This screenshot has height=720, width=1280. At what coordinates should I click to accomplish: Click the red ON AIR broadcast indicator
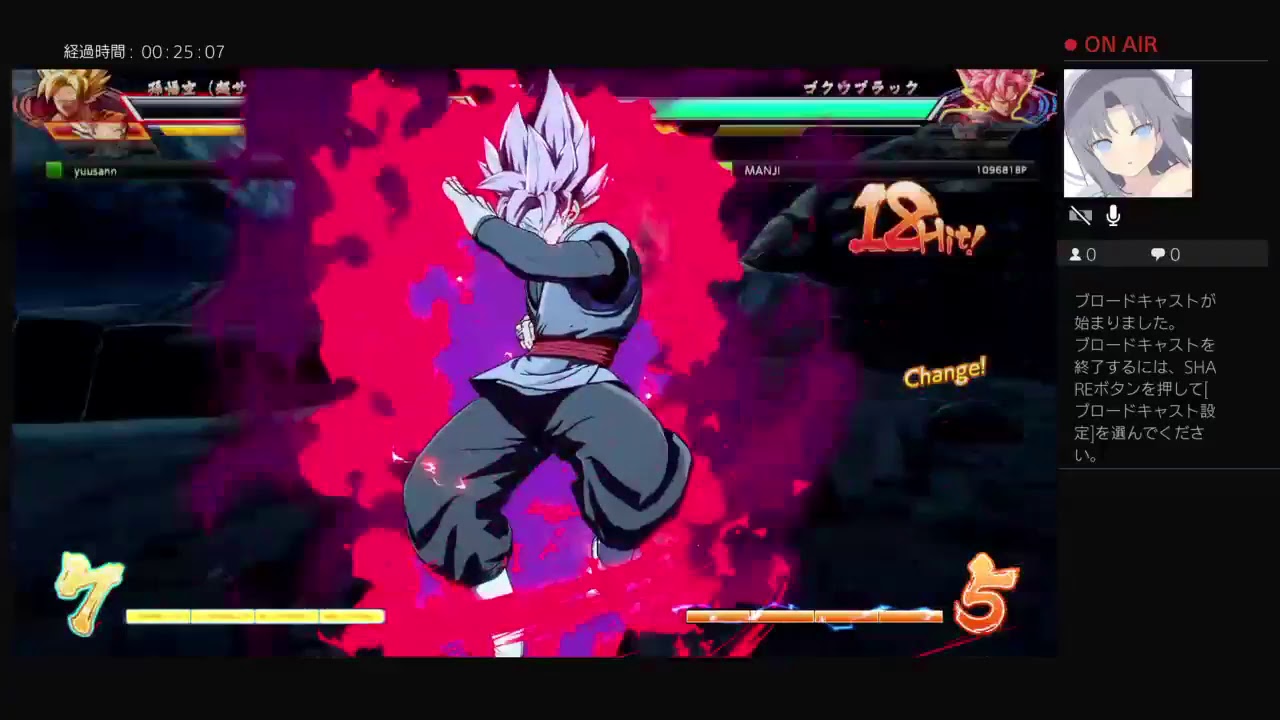tap(1110, 44)
